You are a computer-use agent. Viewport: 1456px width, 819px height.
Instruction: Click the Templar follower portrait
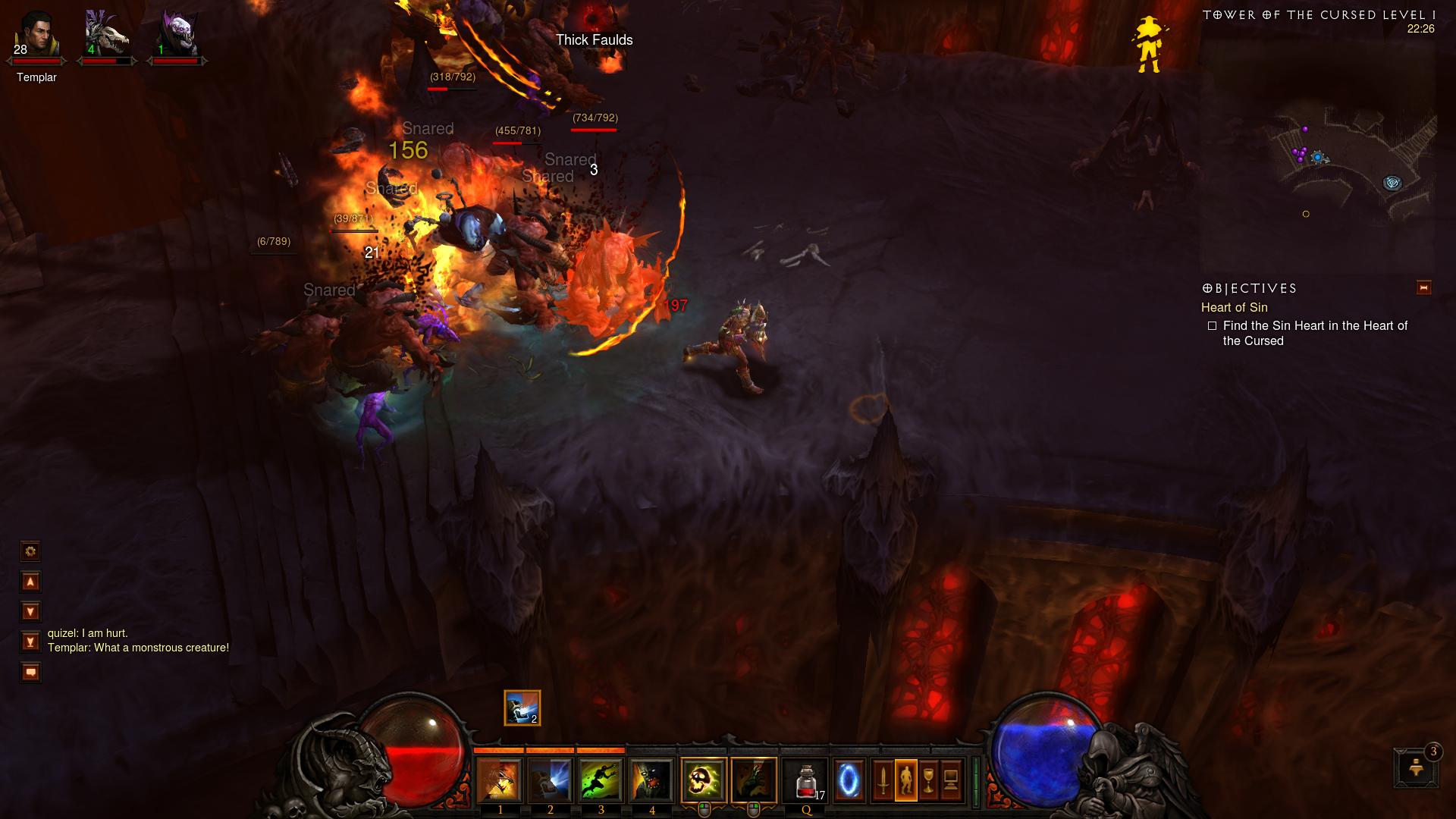(36, 36)
